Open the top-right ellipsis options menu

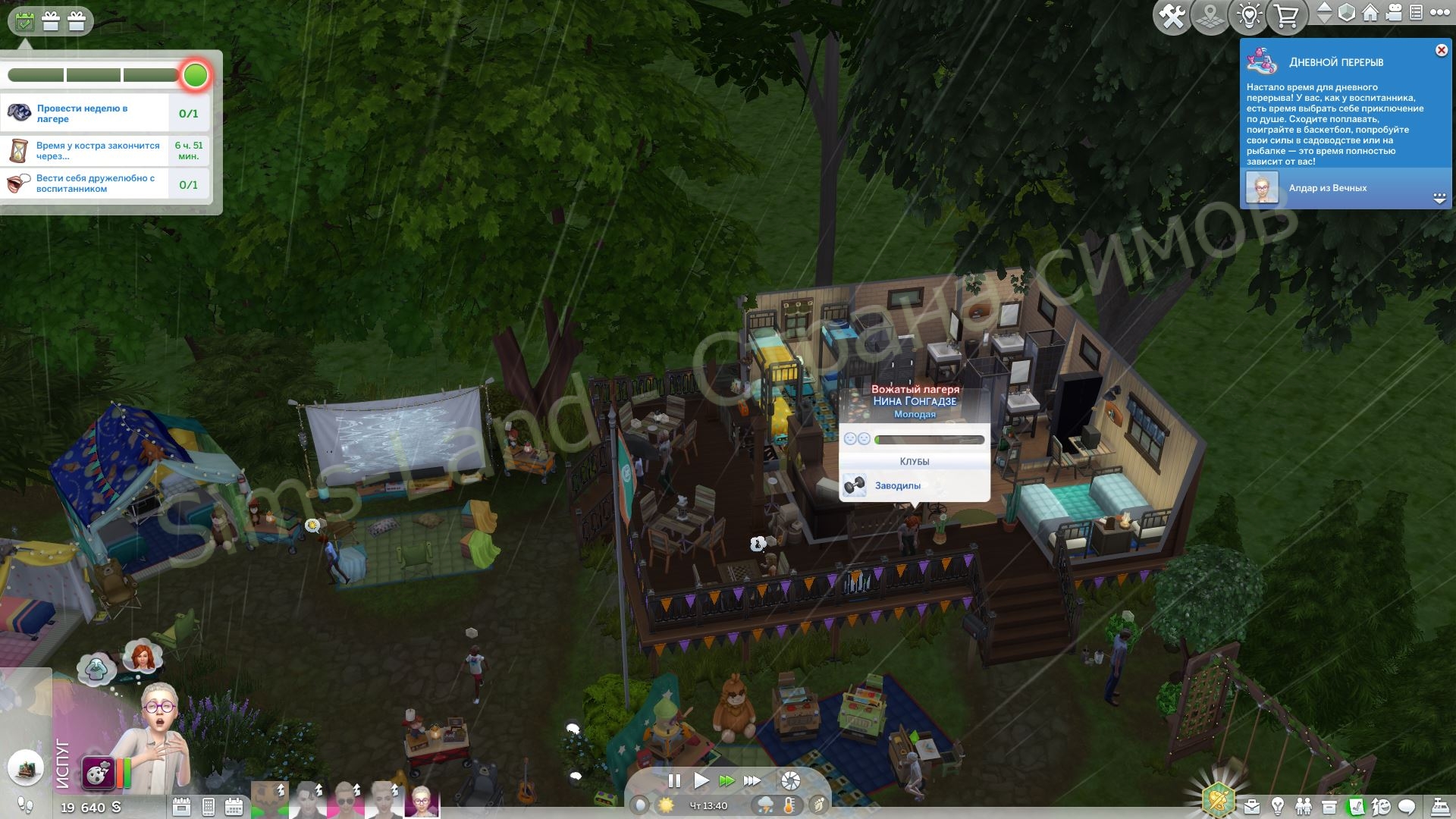tap(1440, 12)
